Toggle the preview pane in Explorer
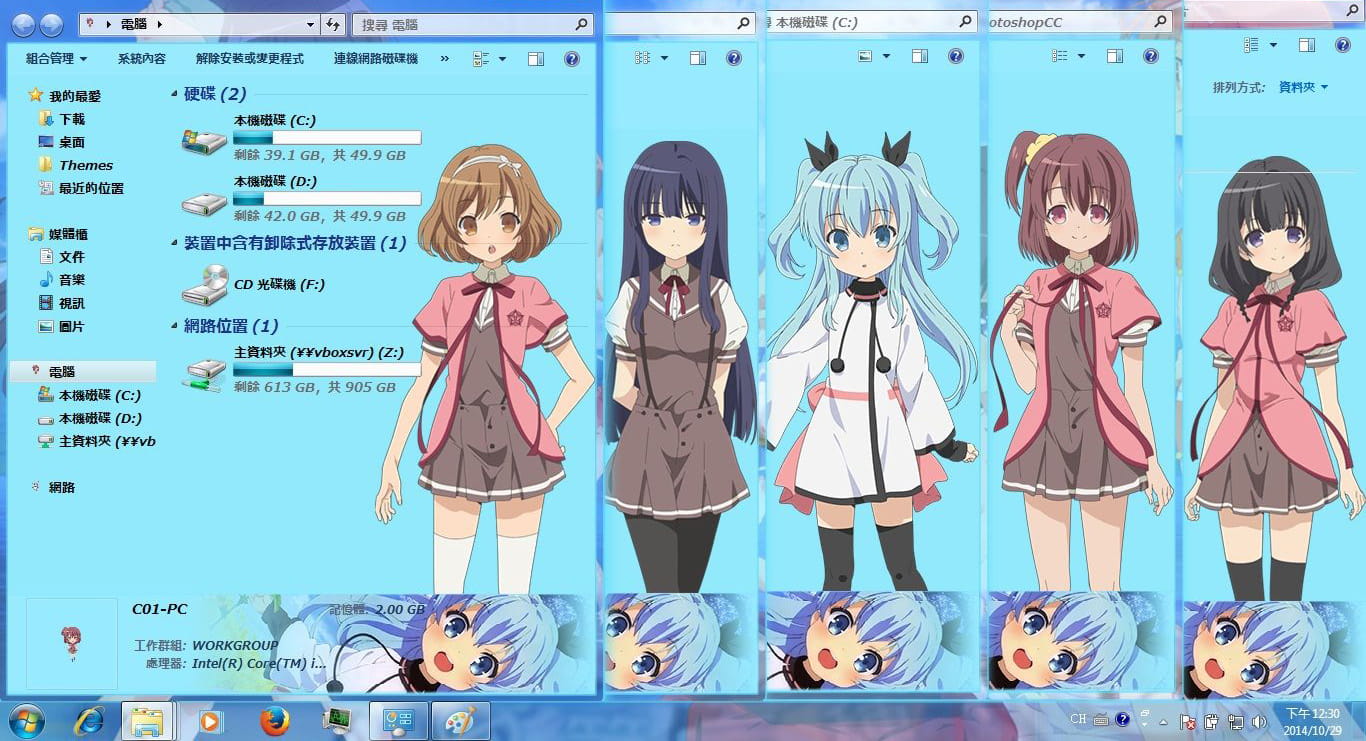Screen dimensions: 1366x741 point(535,58)
